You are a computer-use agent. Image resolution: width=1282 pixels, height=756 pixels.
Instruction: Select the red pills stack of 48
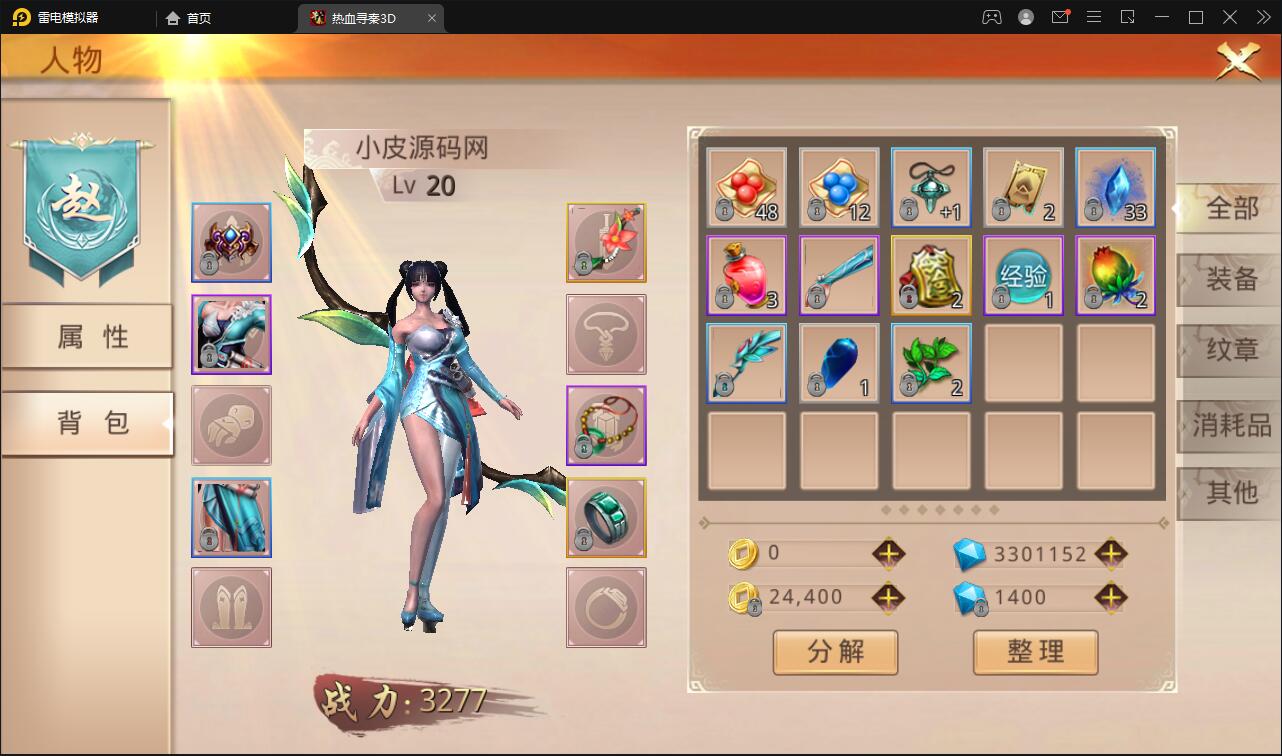tap(747, 187)
